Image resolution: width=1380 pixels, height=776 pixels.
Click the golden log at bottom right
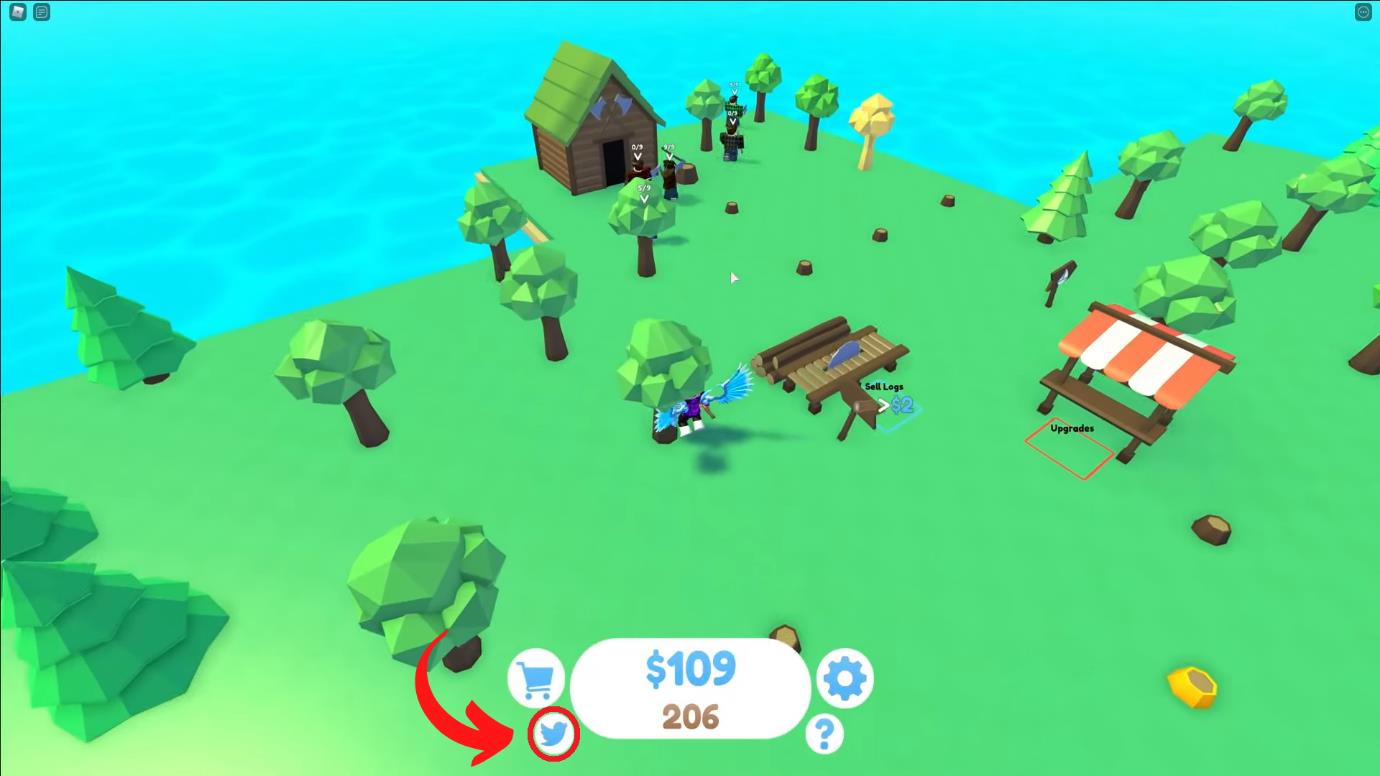(1192, 687)
